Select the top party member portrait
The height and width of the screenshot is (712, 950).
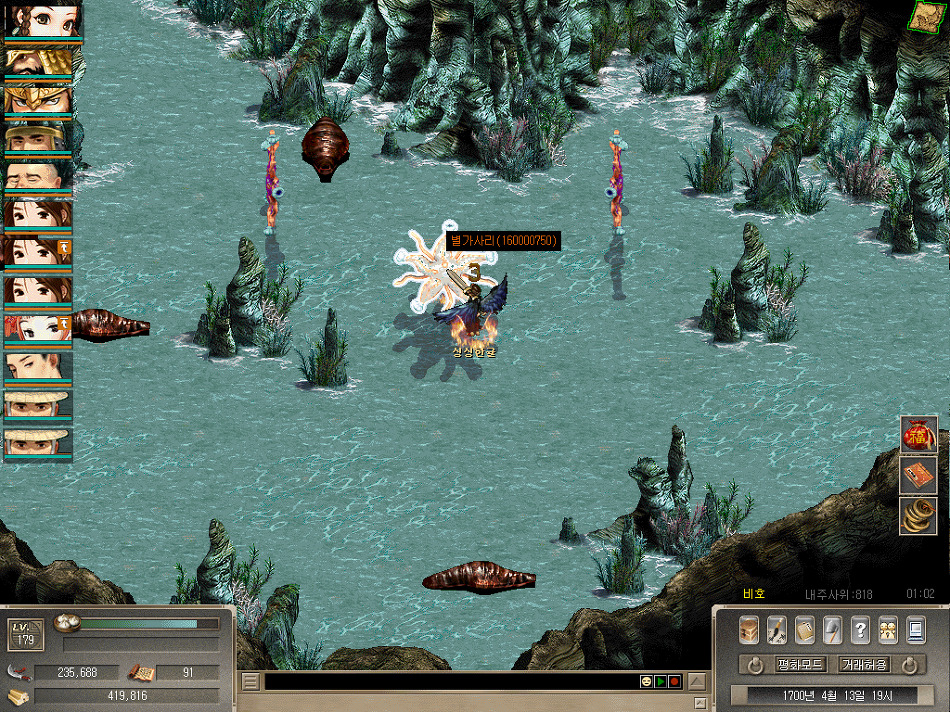click(x=39, y=22)
